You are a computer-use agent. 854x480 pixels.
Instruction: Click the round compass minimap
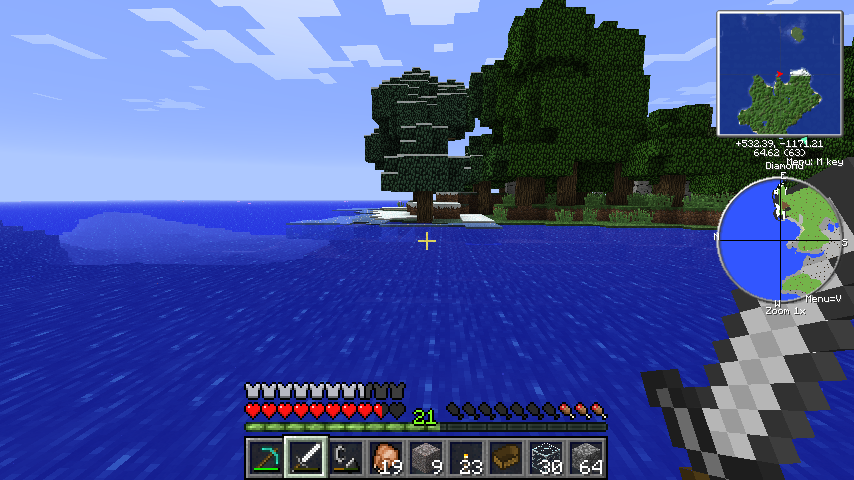[781, 241]
